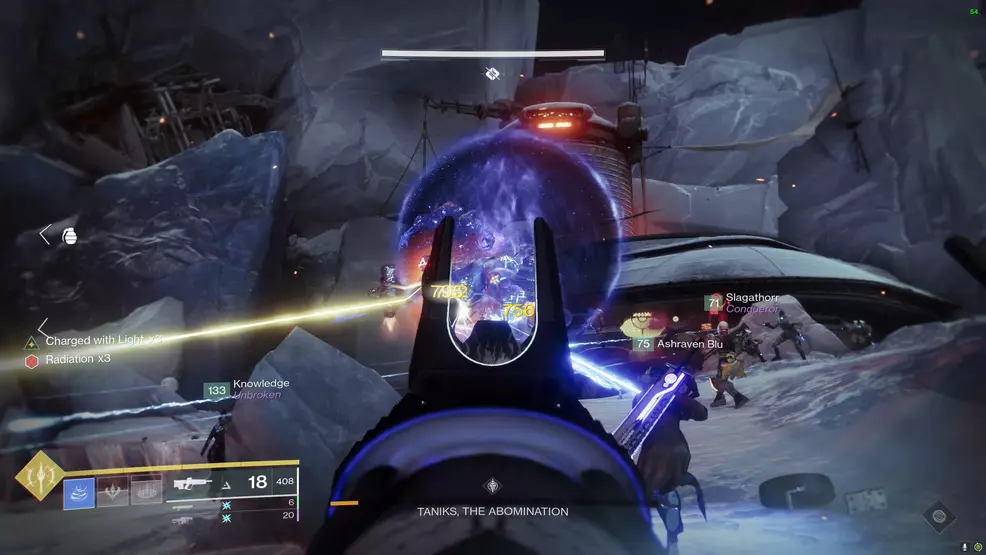Click the Charged with Light buff icon
This screenshot has height=555, width=986.
[x=31, y=342]
